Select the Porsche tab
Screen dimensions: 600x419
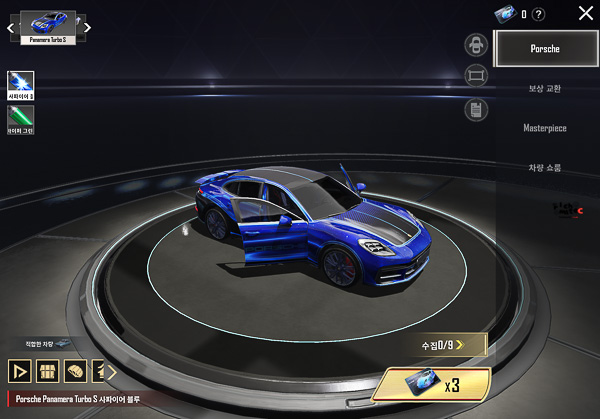pyautogui.click(x=545, y=48)
